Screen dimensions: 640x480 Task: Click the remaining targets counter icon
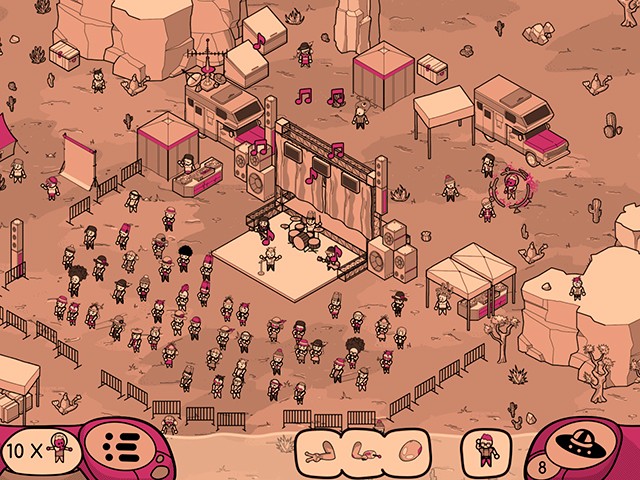click(40, 450)
